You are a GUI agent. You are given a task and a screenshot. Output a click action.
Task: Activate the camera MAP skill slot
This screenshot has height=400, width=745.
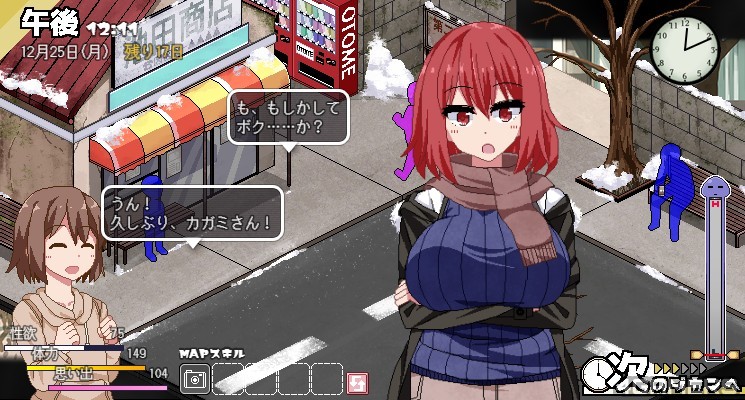point(196,380)
